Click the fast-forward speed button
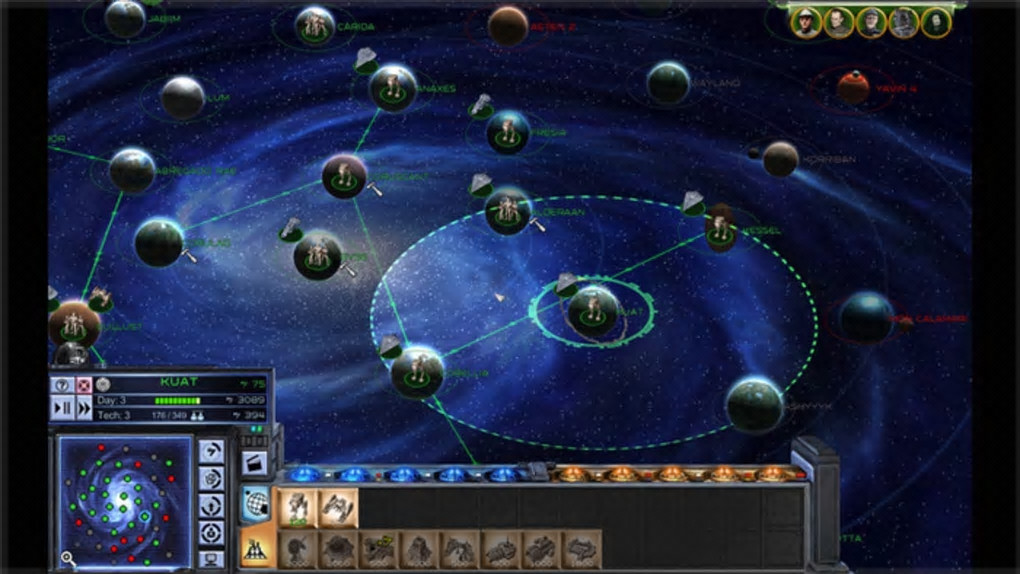 point(84,407)
